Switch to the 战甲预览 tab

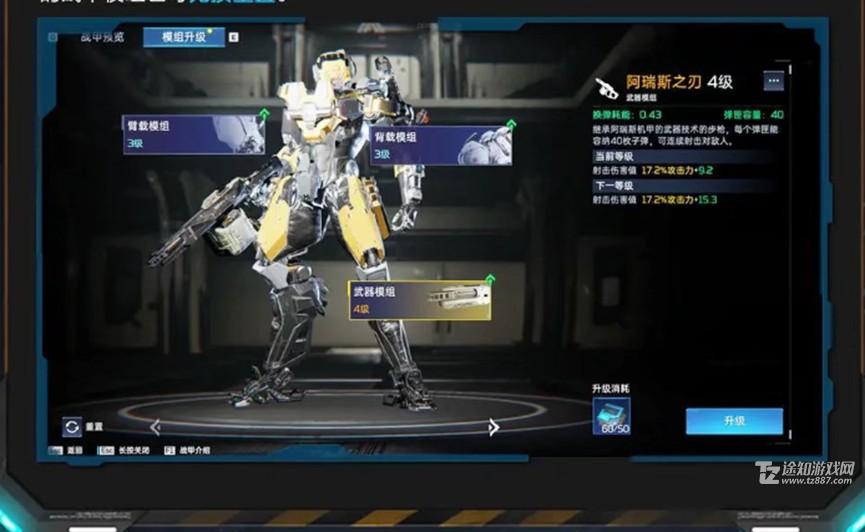point(102,37)
